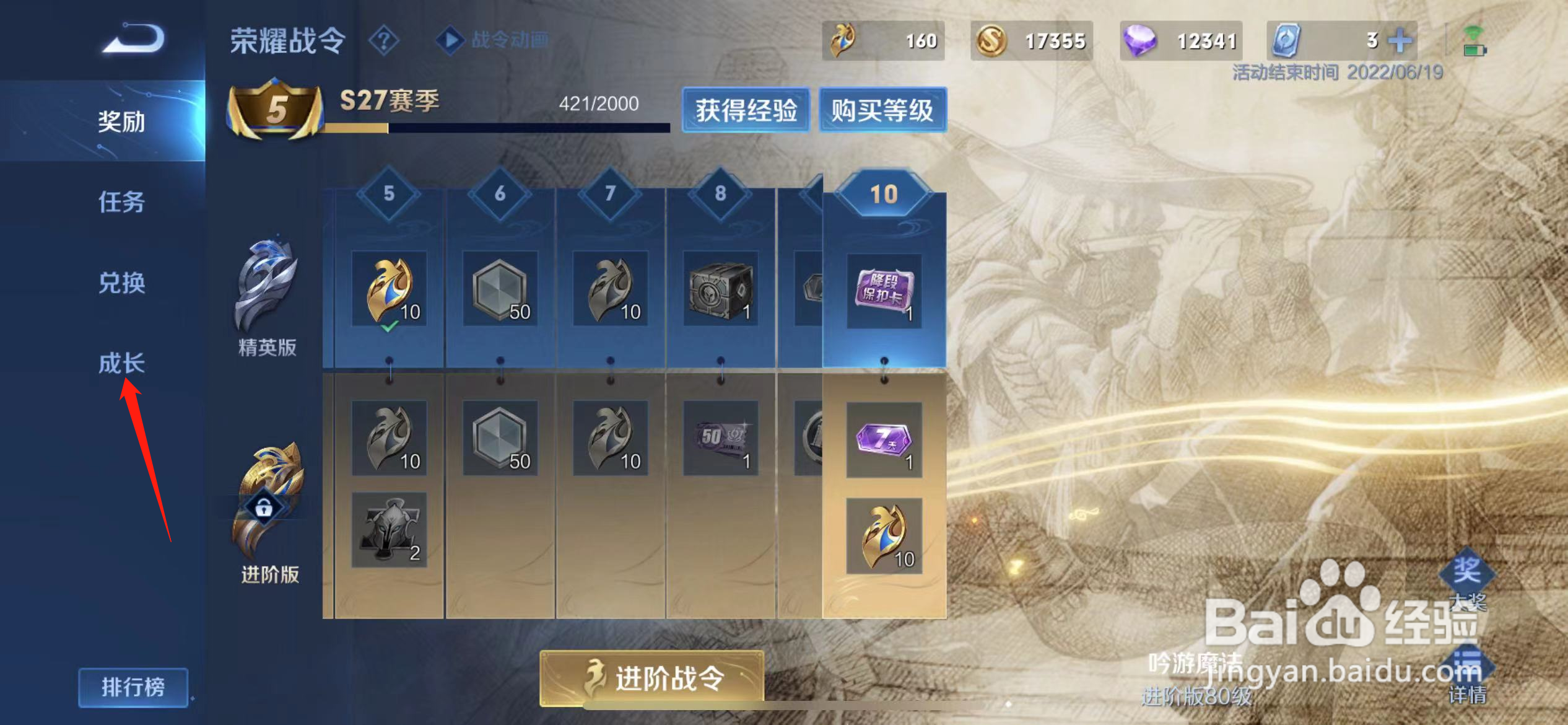
Task: Open the 排行榜 leaderboard
Action: coord(134,687)
